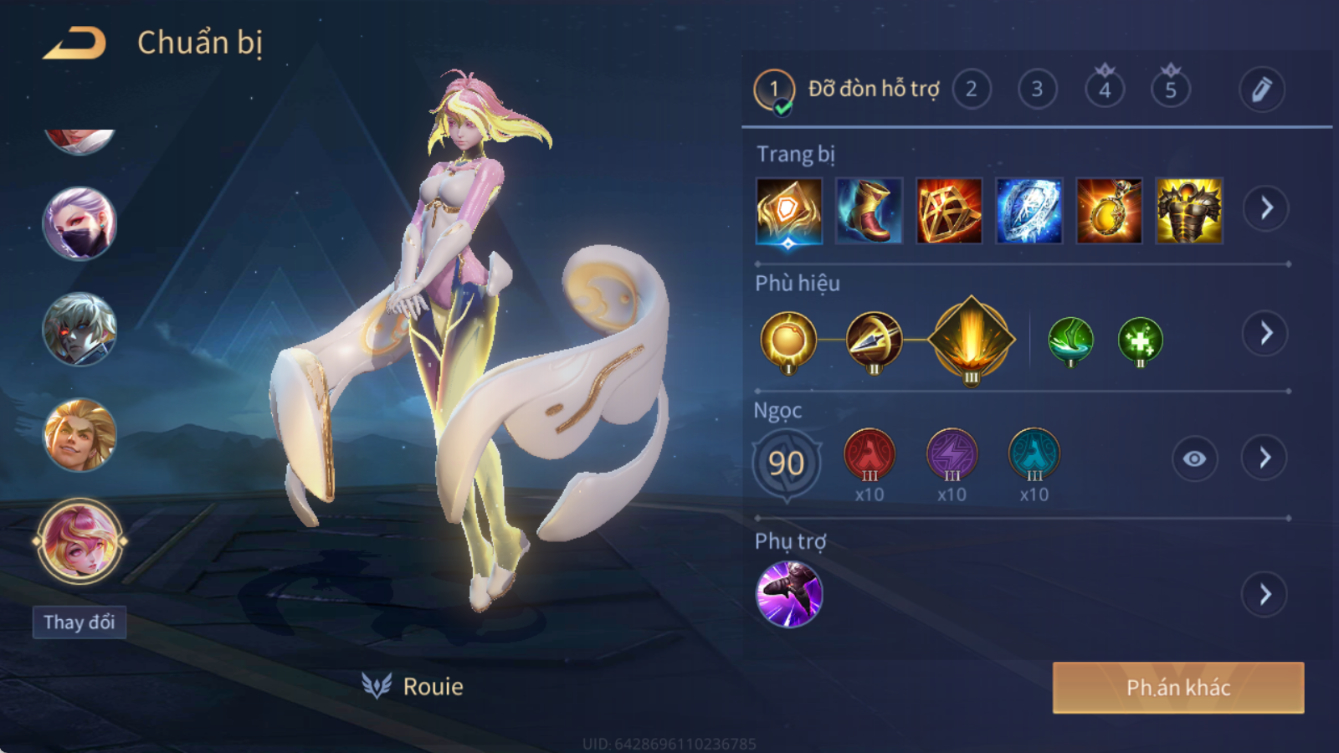This screenshot has width=1339, height=753.
Task: Select the blonde hero portrait in list
Action: click(x=80, y=435)
